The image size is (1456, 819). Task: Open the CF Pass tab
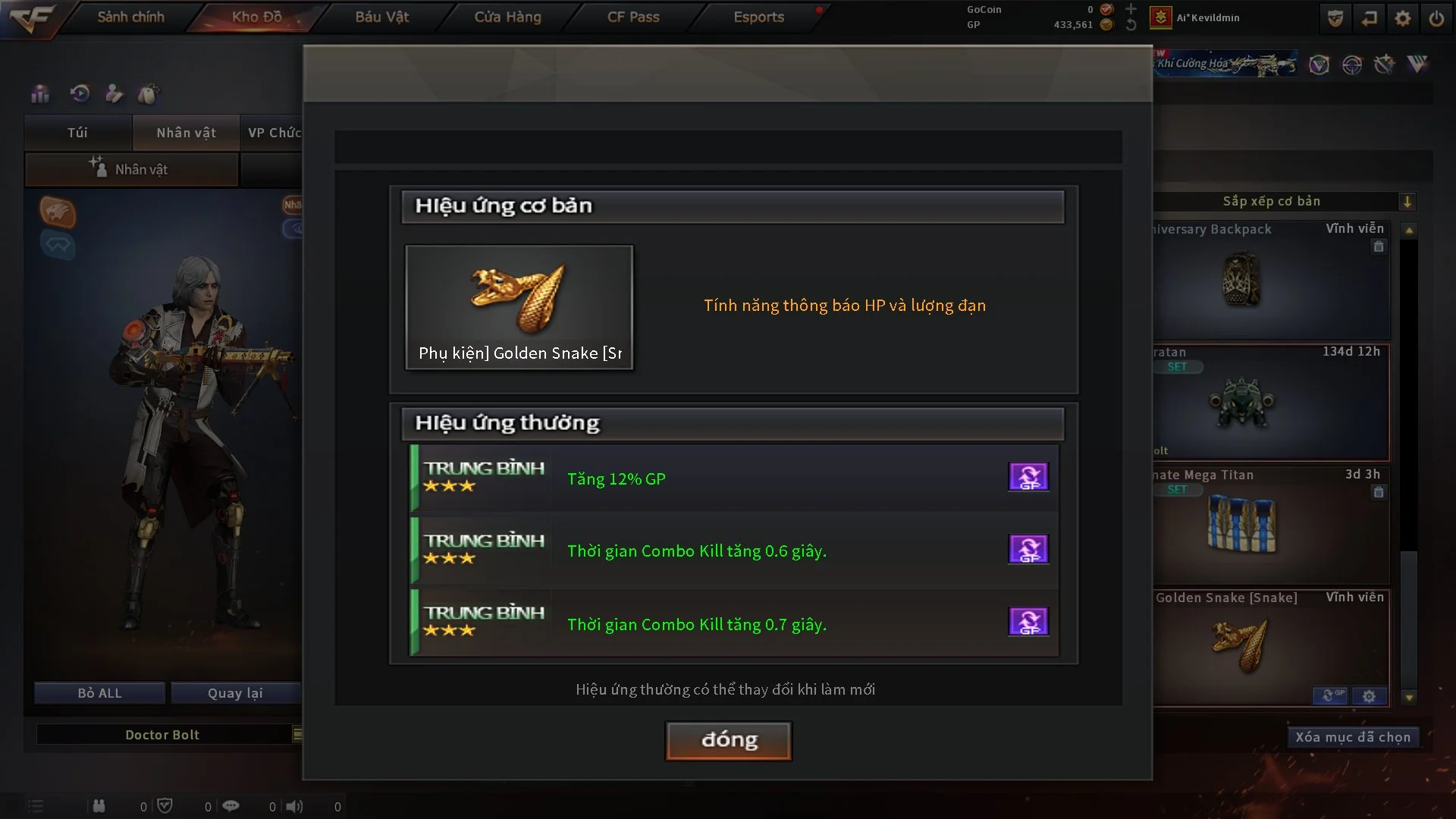pos(633,17)
